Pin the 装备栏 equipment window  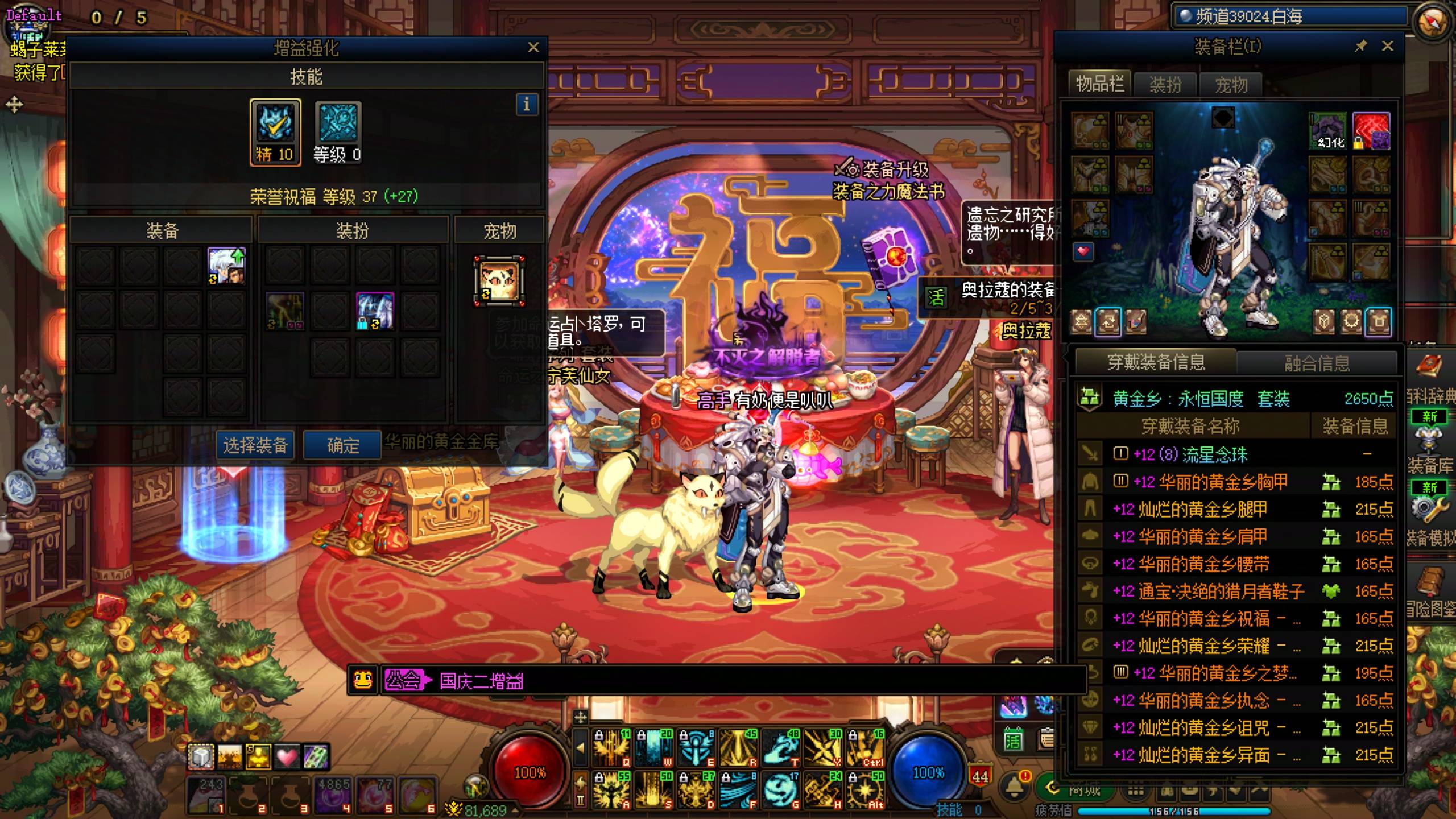(x=1360, y=46)
